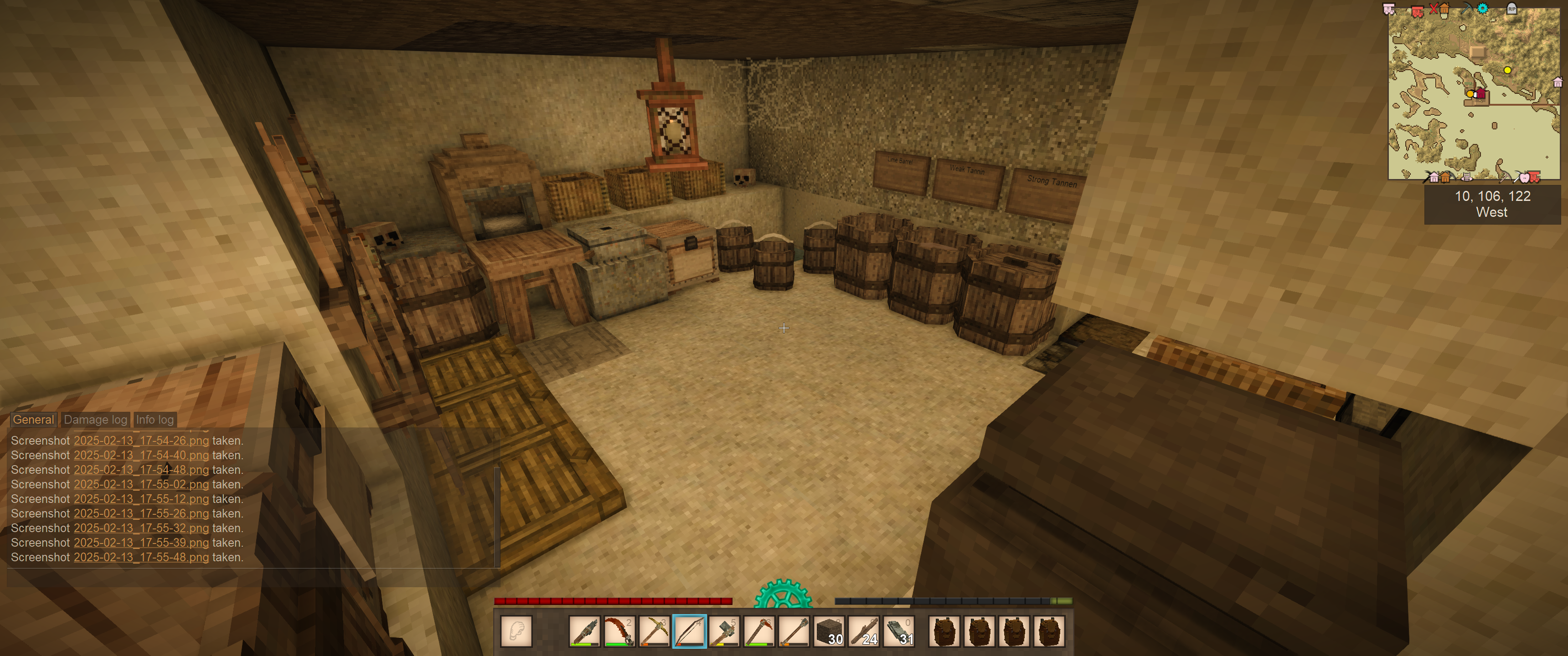This screenshot has height=656, width=1568.
Task: Select the red curved scythe slot
Action: (x=619, y=631)
